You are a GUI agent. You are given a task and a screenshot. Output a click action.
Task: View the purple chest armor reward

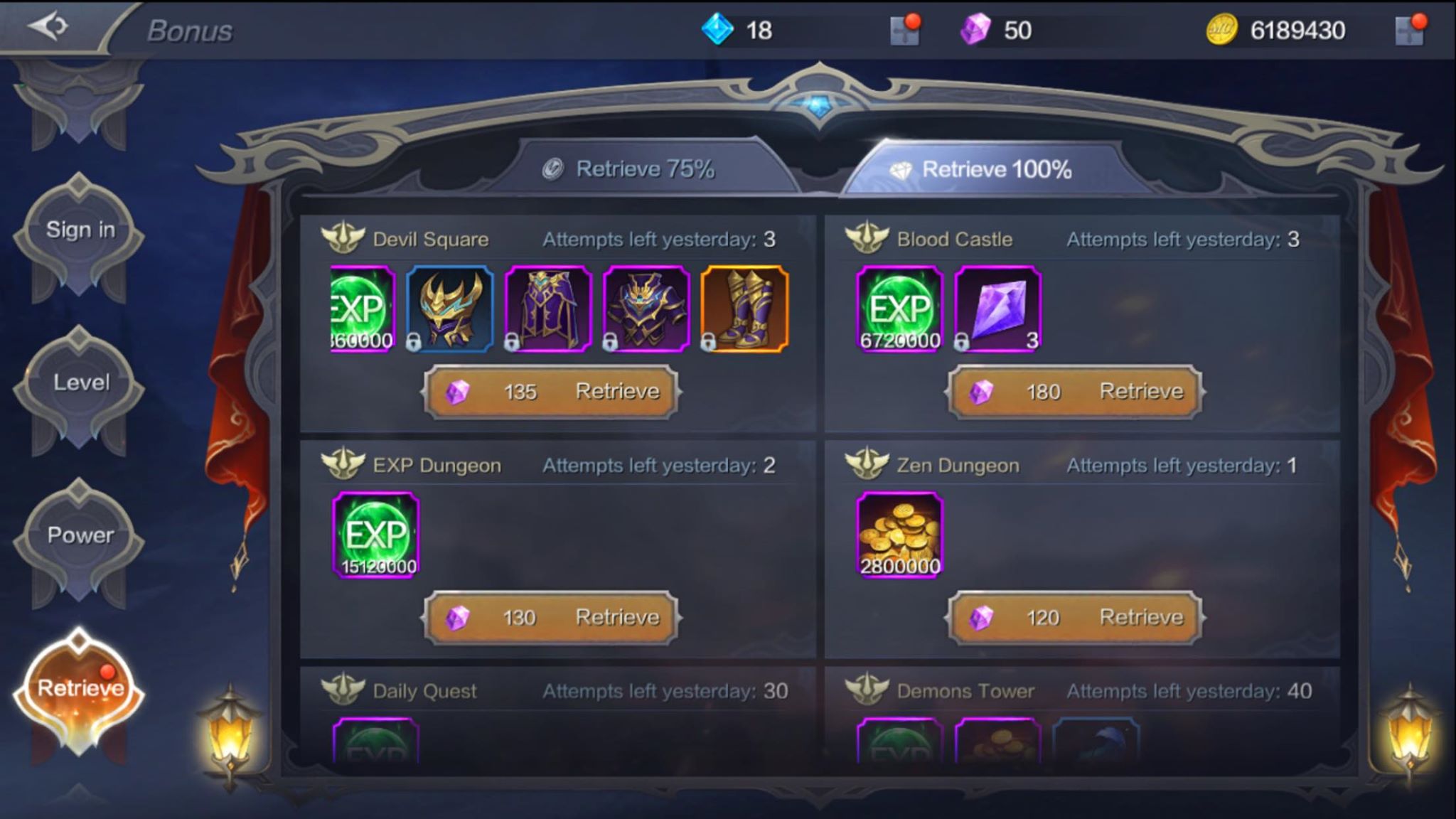(x=646, y=309)
